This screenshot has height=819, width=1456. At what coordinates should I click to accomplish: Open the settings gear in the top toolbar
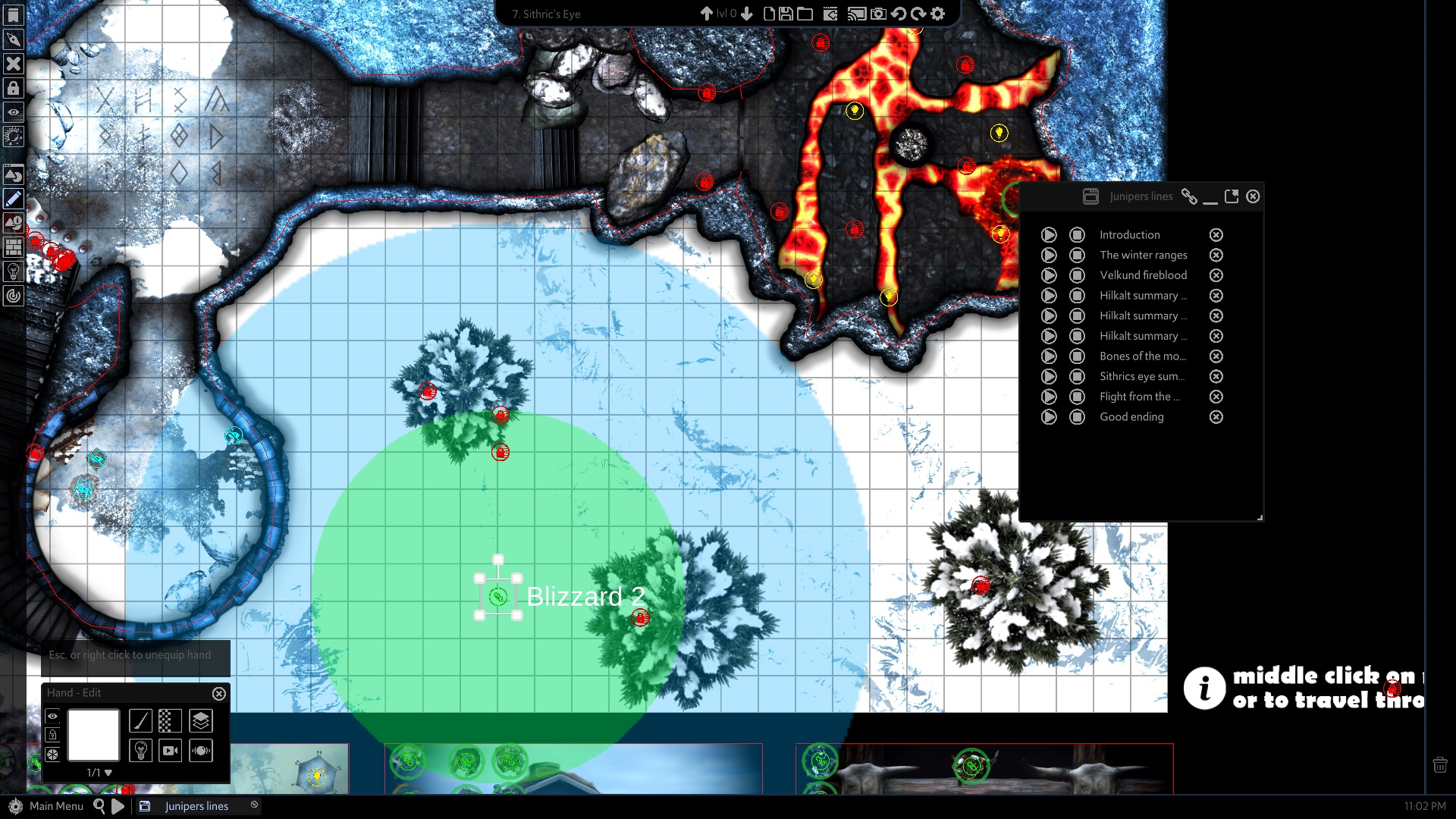pyautogui.click(x=938, y=14)
